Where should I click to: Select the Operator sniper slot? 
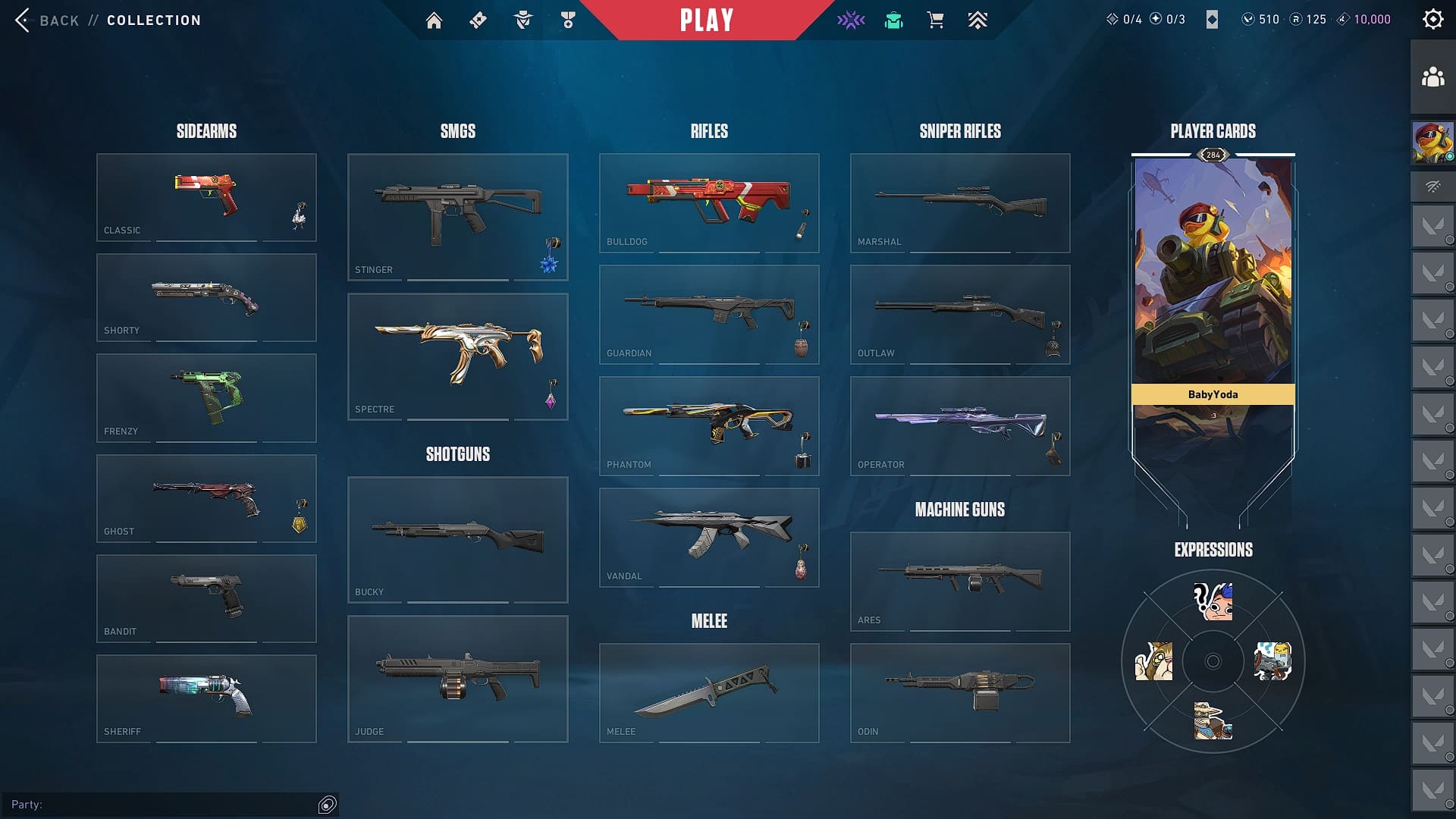click(x=960, y=425)
